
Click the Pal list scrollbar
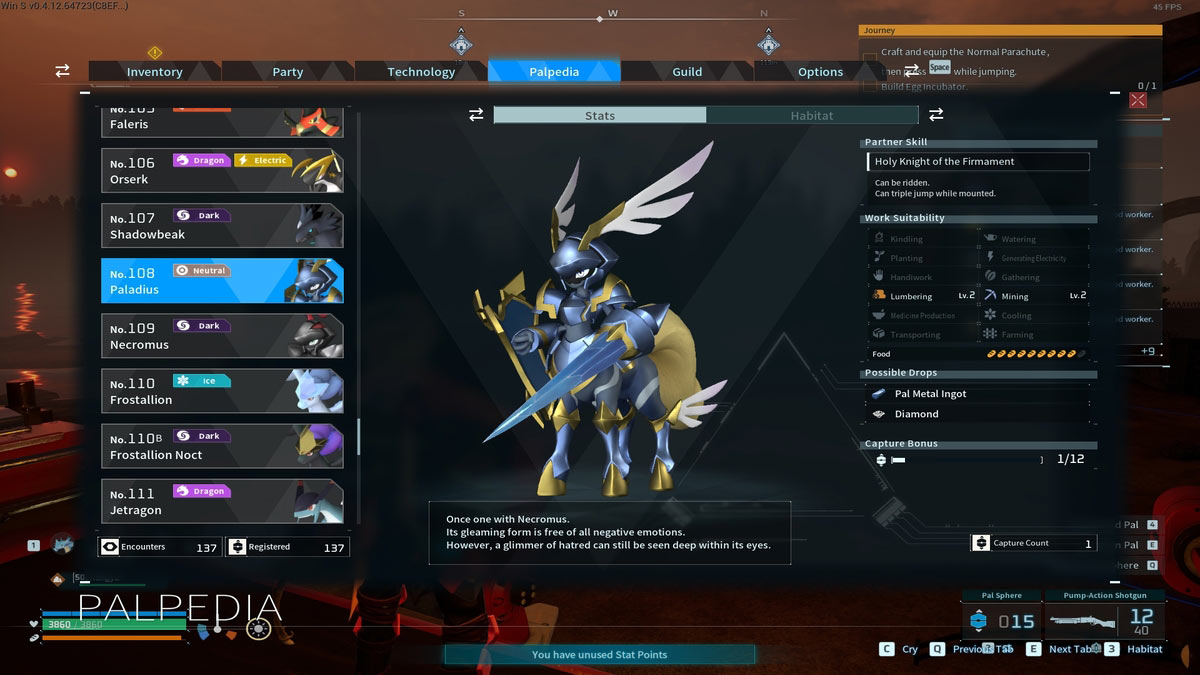coord(358,436)
